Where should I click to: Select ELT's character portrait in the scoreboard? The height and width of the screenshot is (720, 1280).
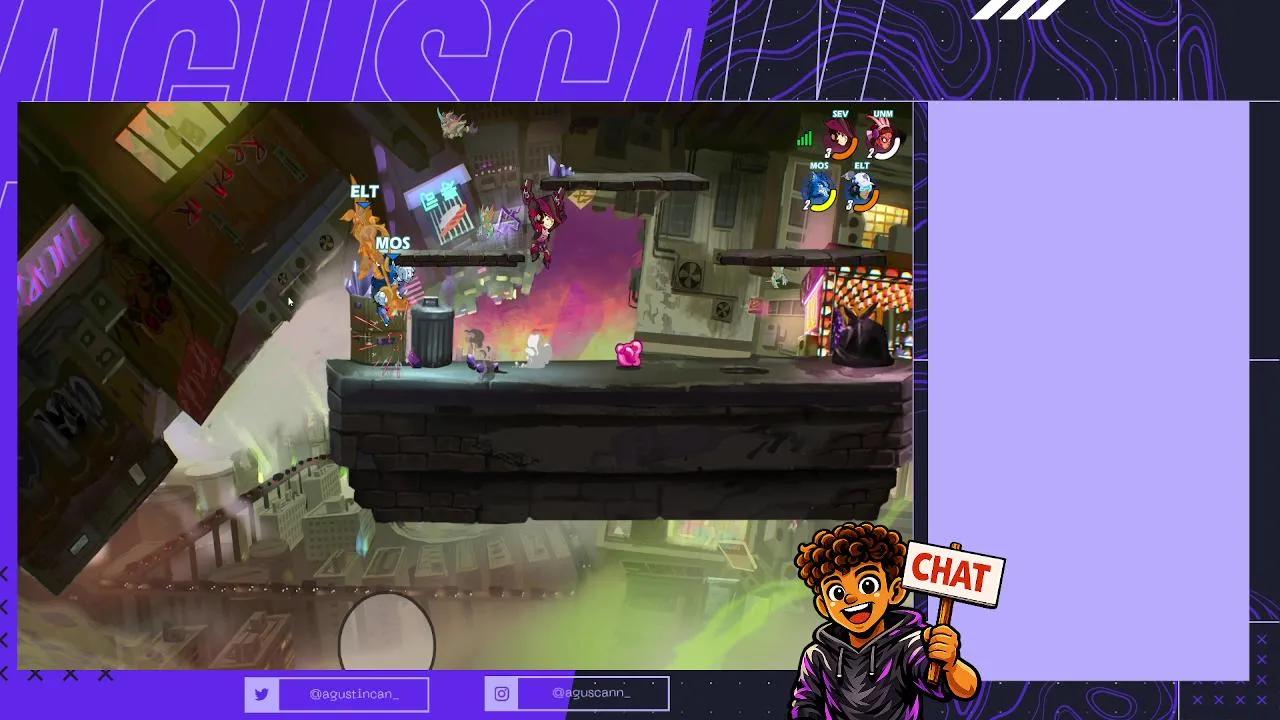[x=863, y=187]
